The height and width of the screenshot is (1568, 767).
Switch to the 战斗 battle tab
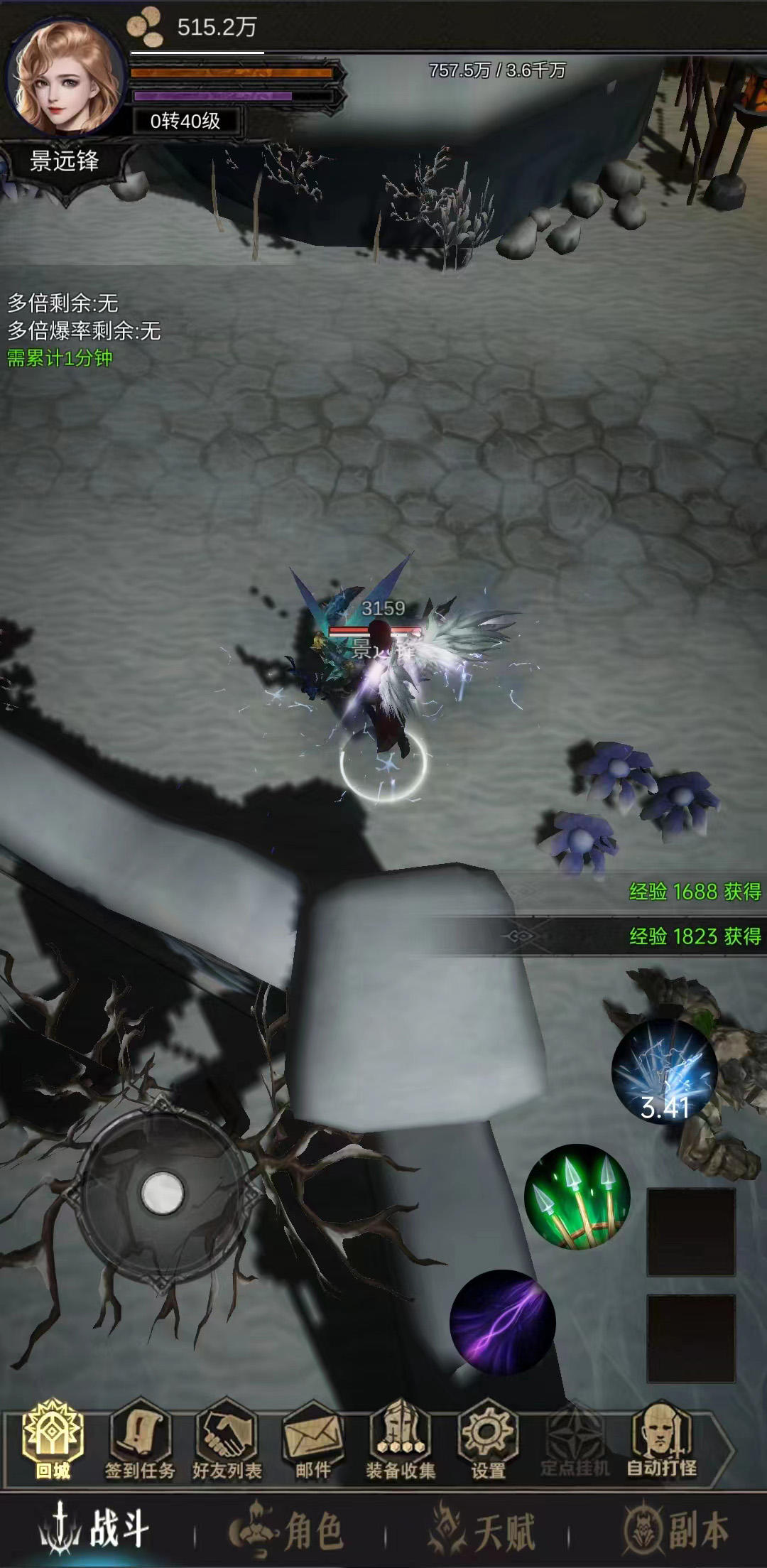(96, 1530)
